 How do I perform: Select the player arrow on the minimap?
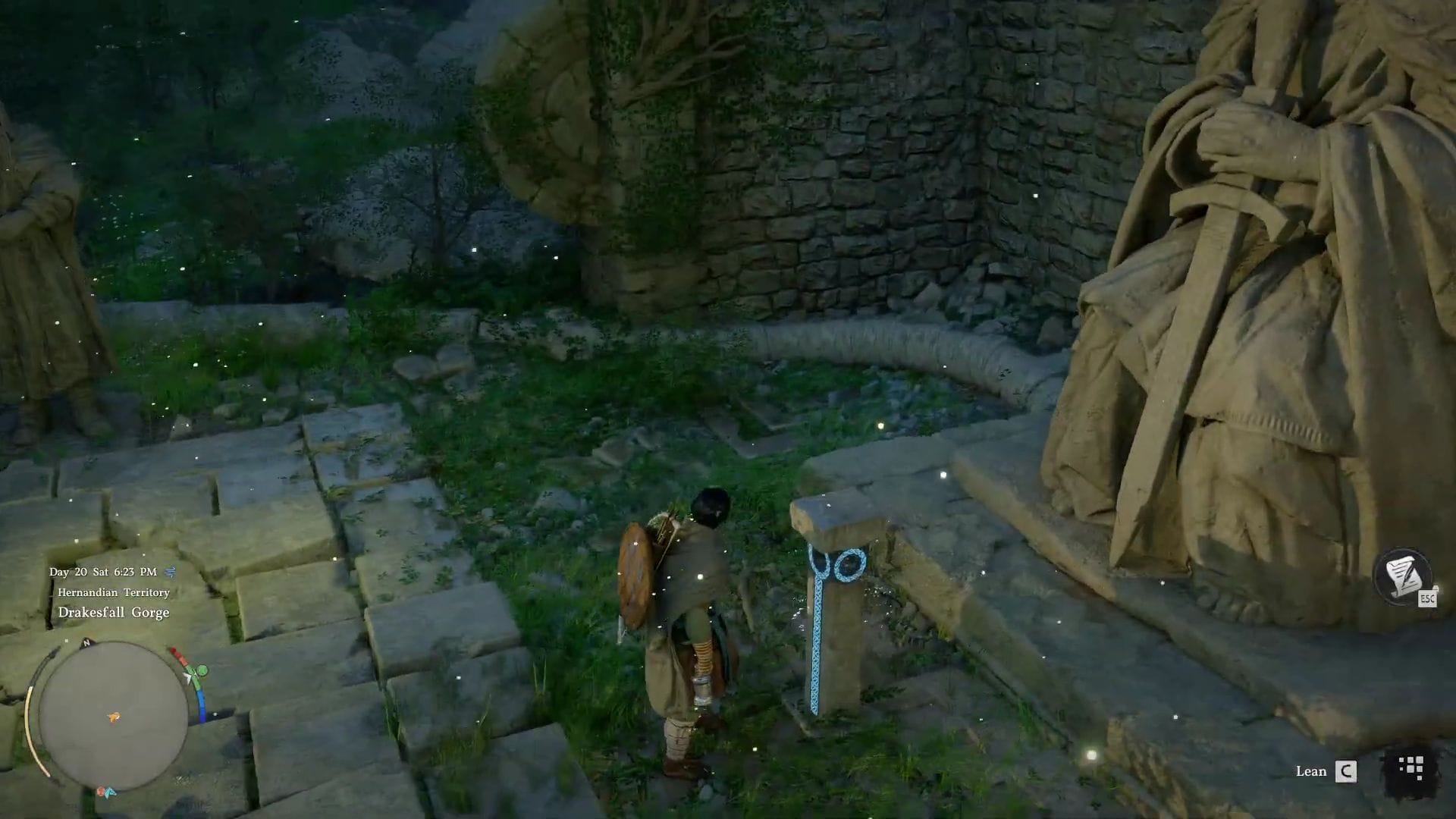tap(114, 716)
